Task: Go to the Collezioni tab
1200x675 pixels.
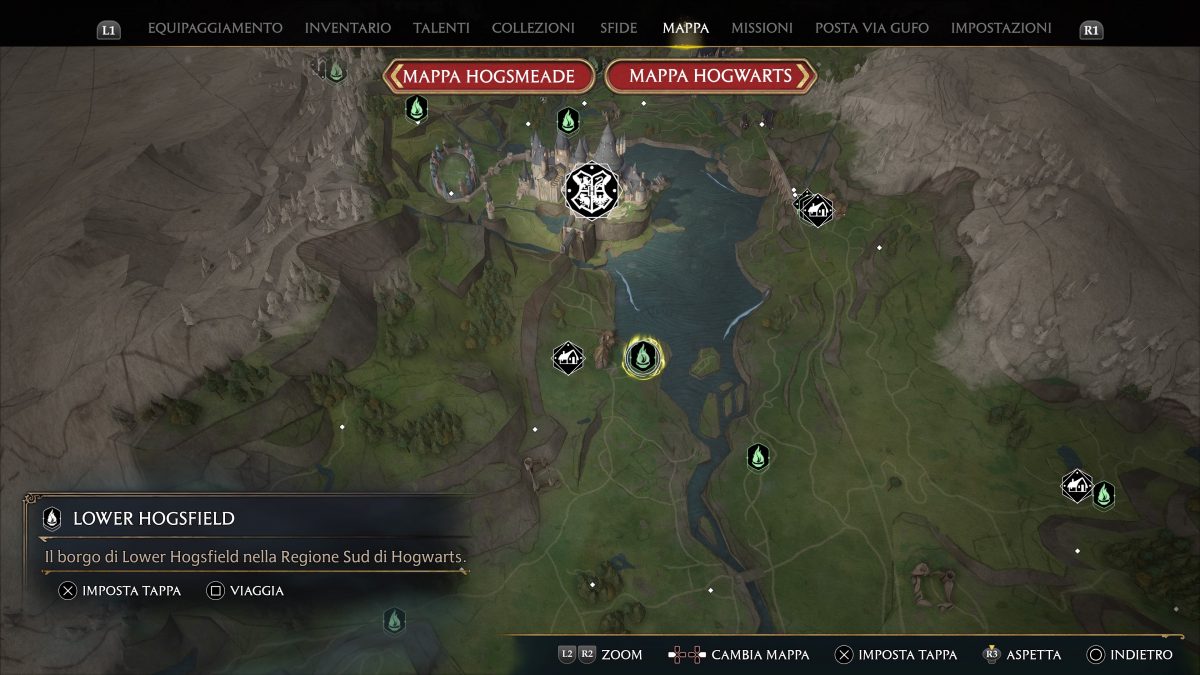Action: coord(533,28)
